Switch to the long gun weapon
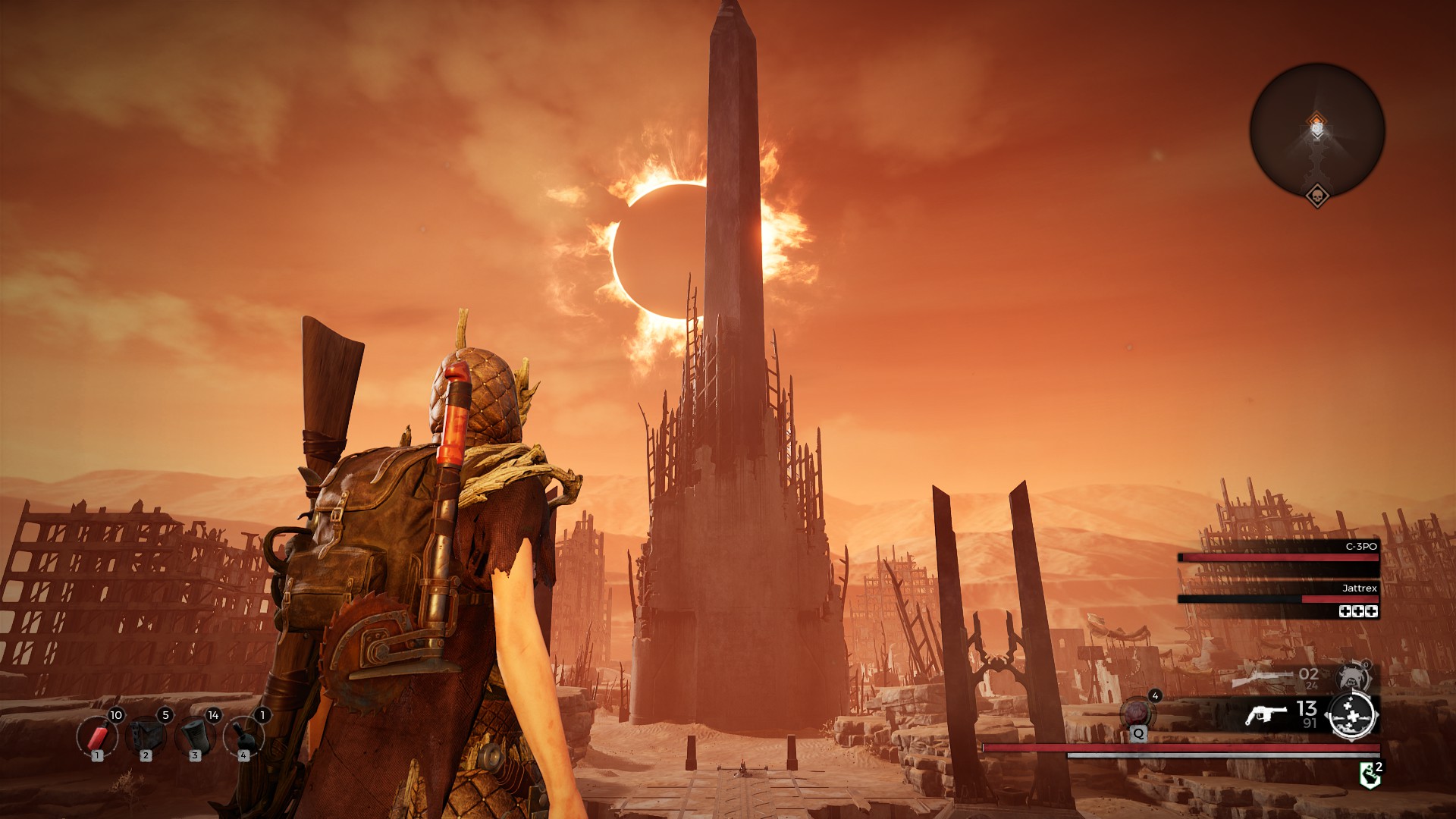This screenshot has height=819, width=1456. point(1262,676)
